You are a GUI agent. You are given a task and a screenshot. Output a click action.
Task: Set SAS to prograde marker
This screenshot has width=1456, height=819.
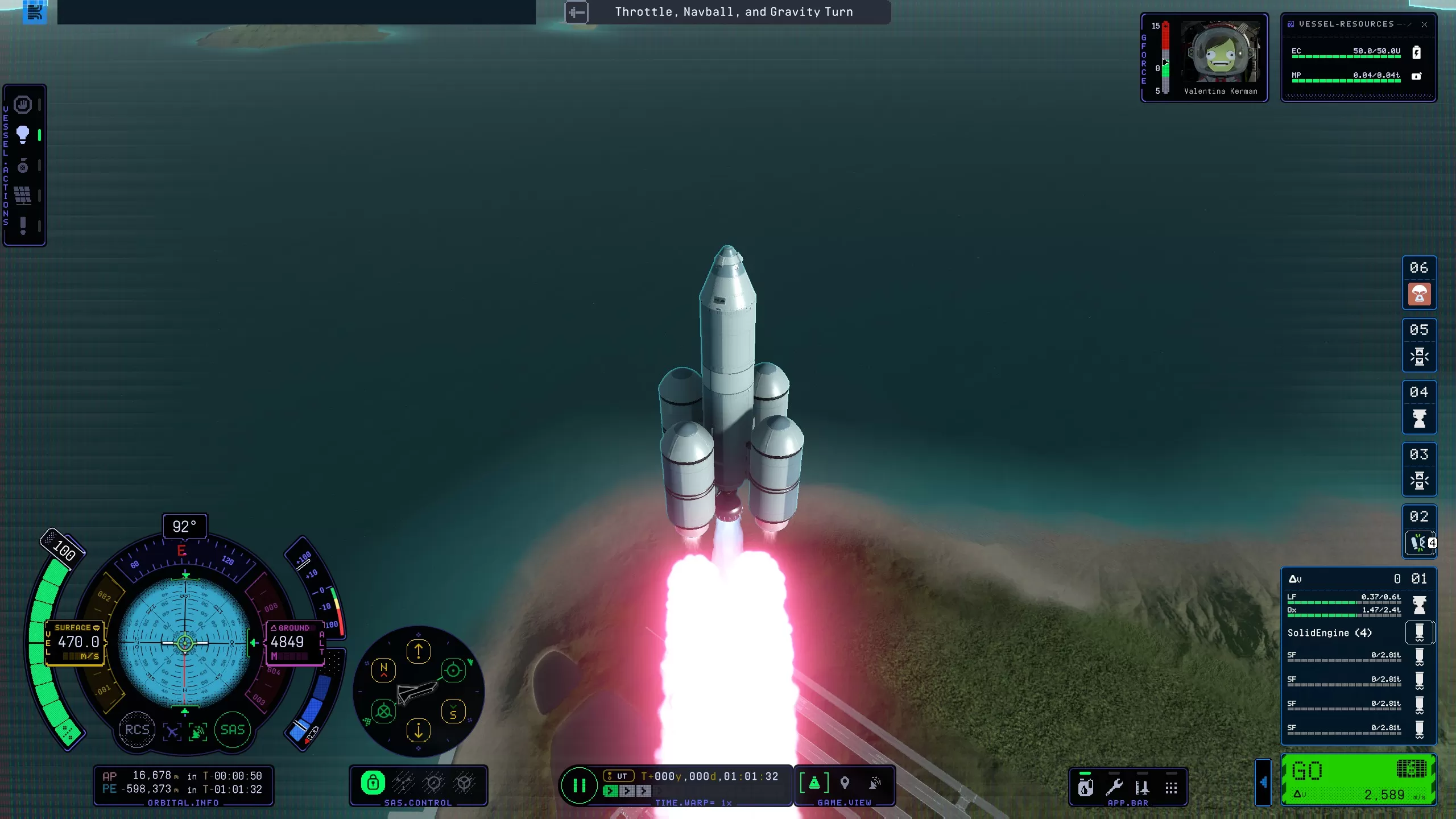[x=453, y=671]
